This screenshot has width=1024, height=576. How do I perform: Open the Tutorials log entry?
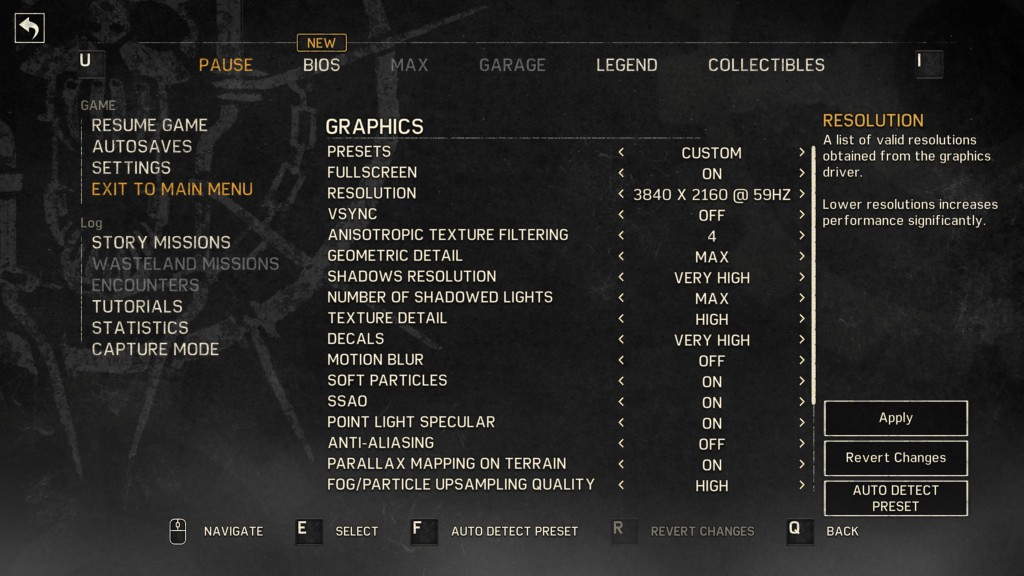point(137,306)
